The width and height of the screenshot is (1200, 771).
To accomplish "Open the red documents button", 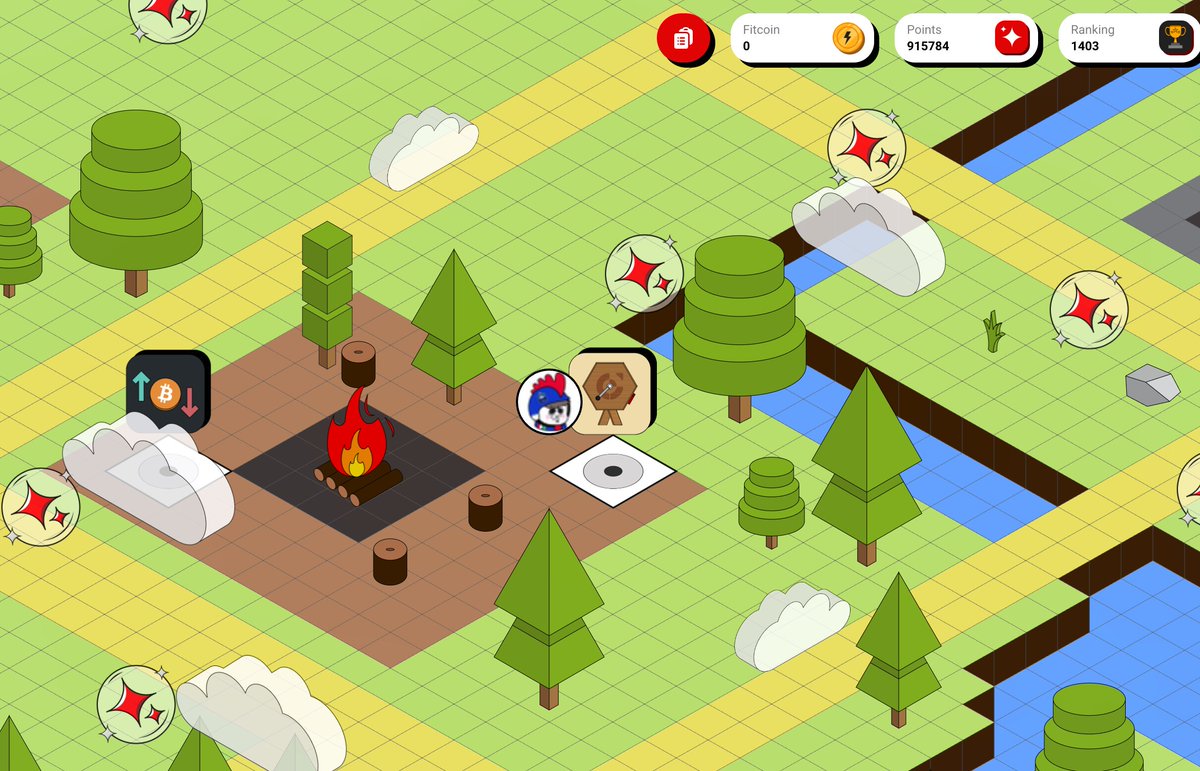I will click(684, 39).
